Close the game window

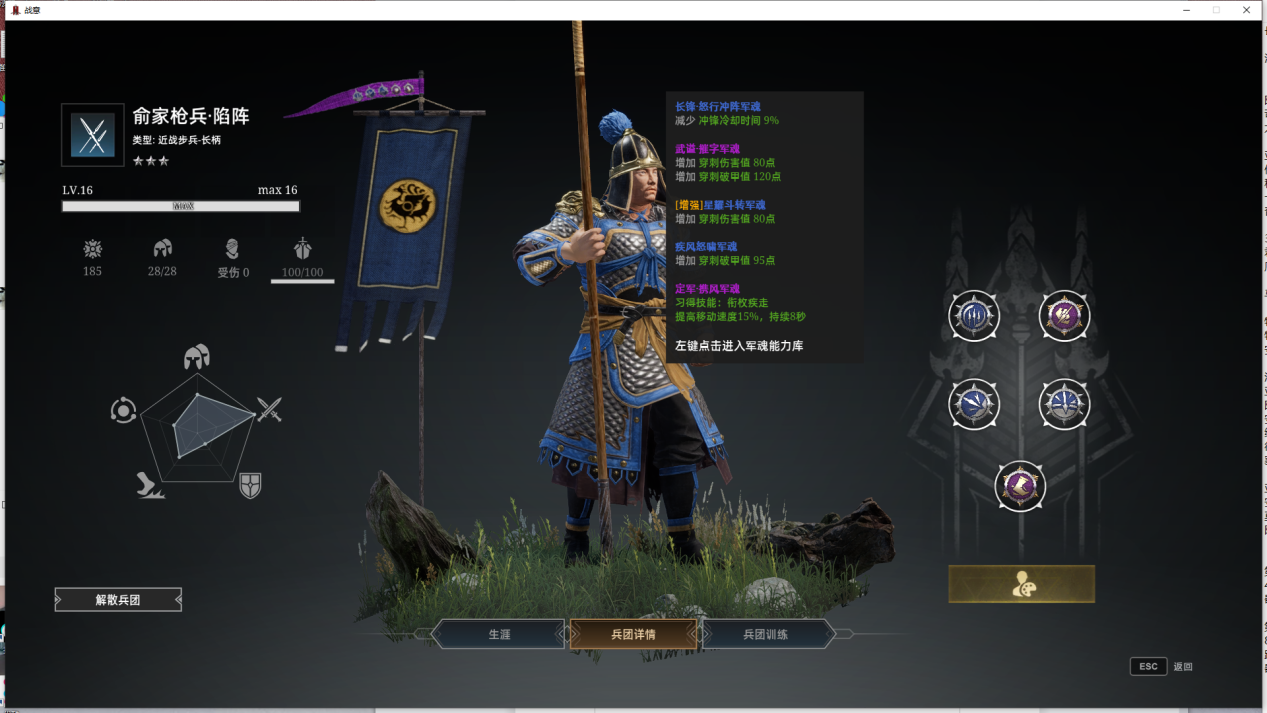click(1247, 10)
